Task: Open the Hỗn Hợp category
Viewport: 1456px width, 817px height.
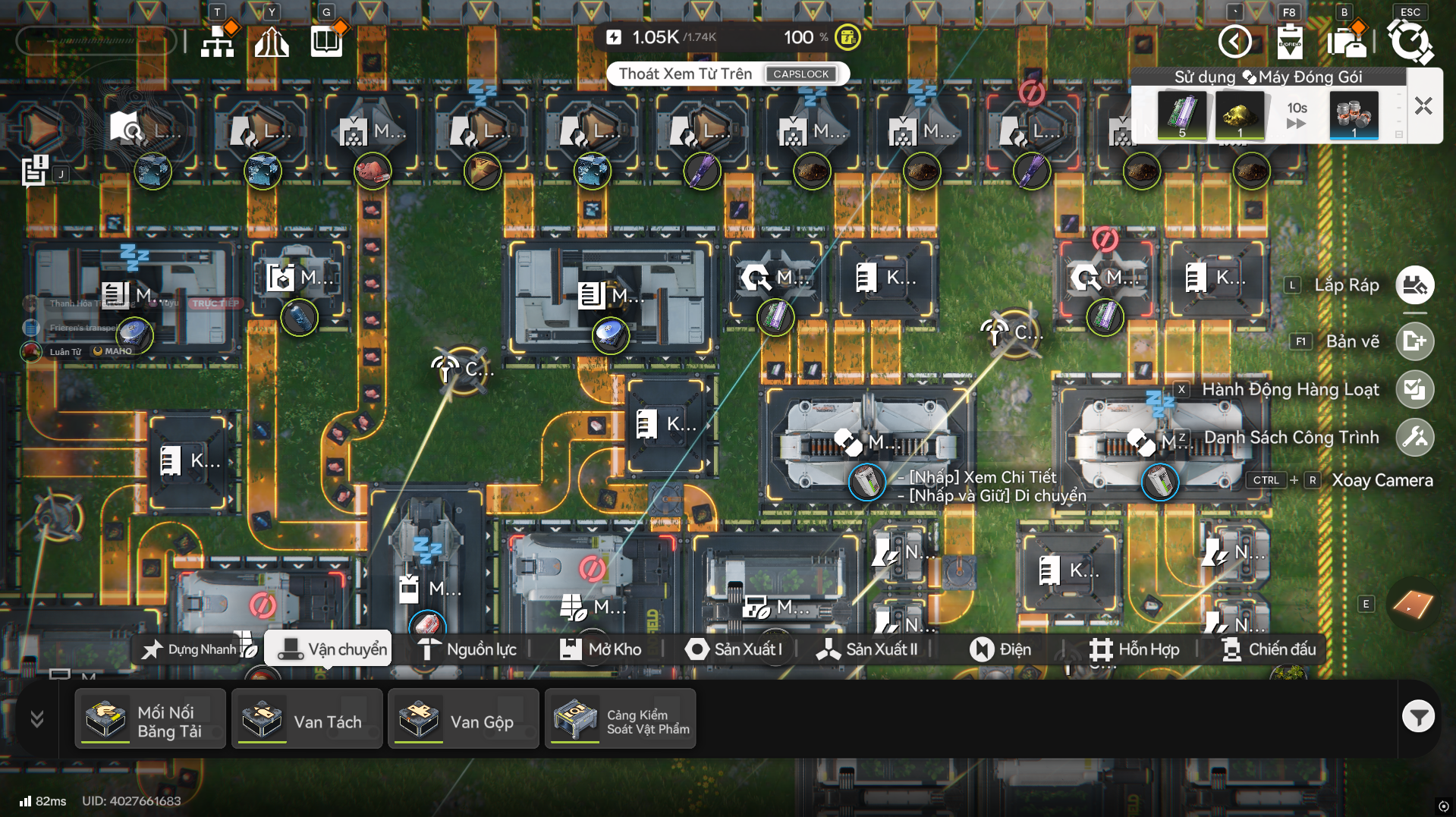Action: pos(1135,649)
